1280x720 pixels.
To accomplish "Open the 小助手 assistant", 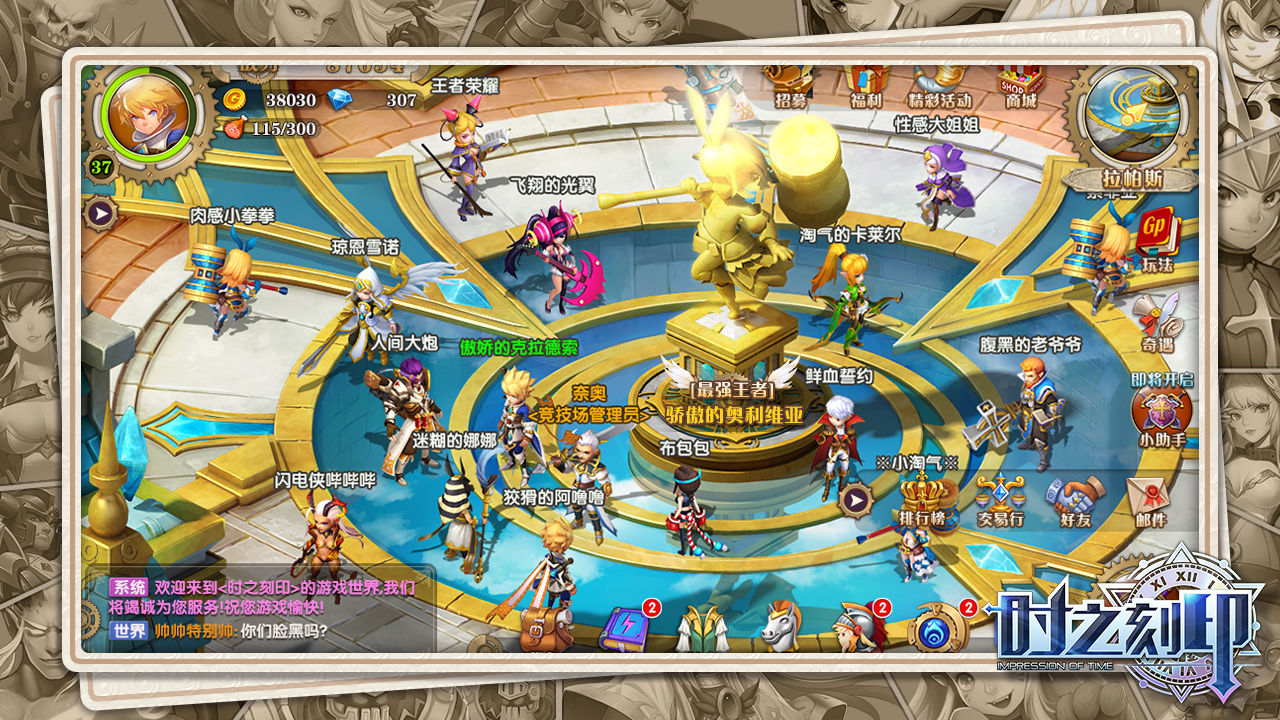I will (1160, 412).
